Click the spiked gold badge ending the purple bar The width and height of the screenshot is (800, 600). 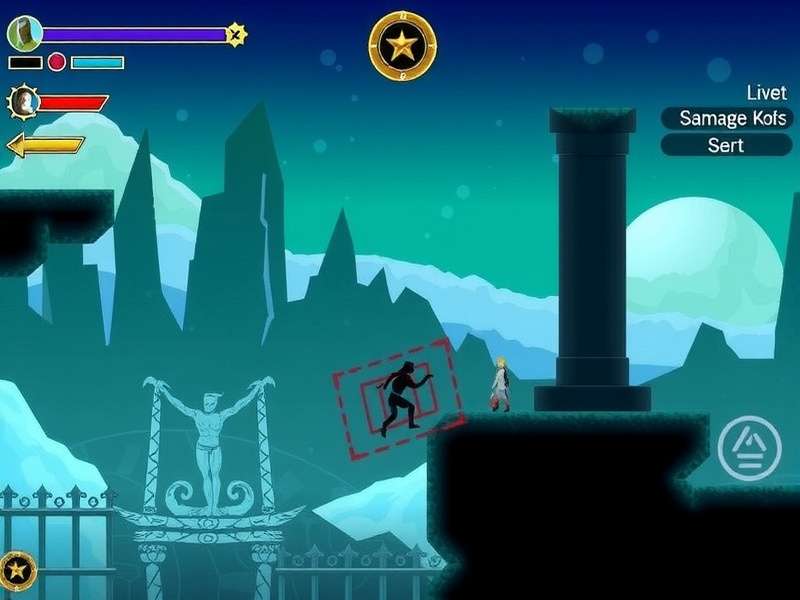click(x=235, y=35)
